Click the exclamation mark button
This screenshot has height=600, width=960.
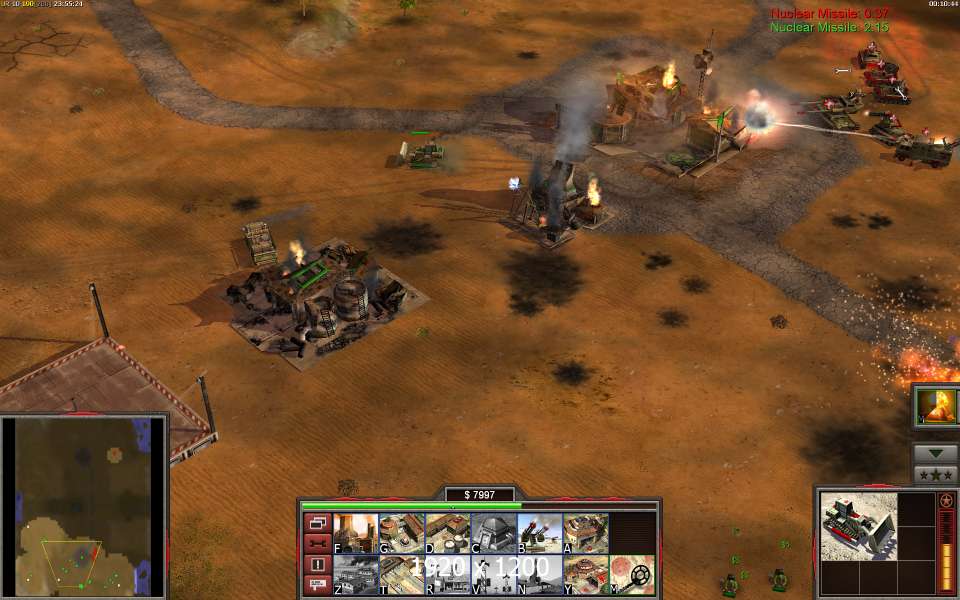point(317,564)
